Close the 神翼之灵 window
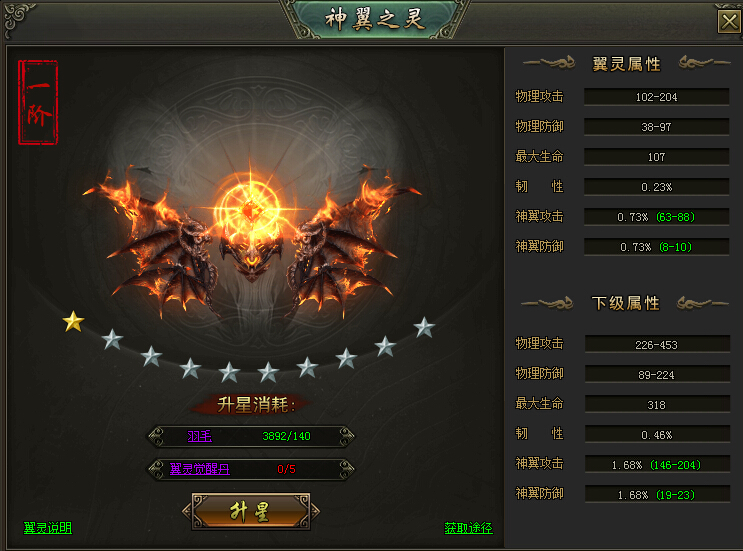743x551 pixels. coord(729,22)
